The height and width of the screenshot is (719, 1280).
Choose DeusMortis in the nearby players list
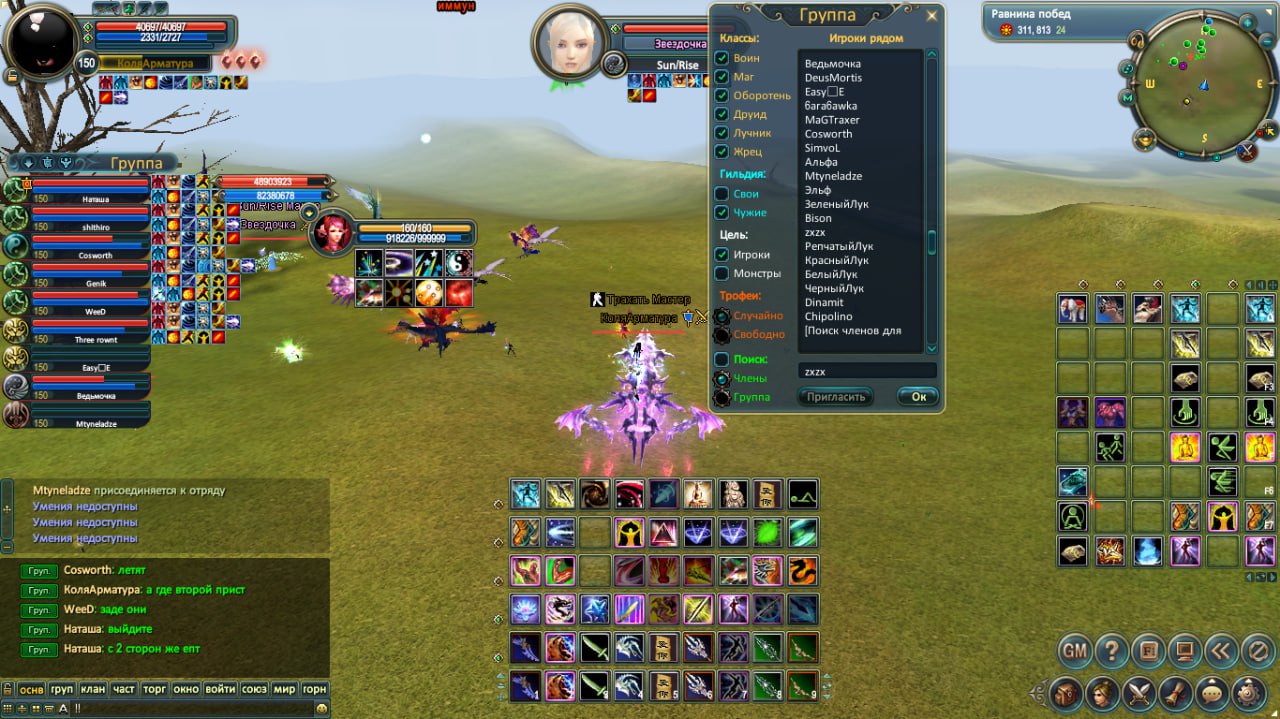tap(833, 78)
